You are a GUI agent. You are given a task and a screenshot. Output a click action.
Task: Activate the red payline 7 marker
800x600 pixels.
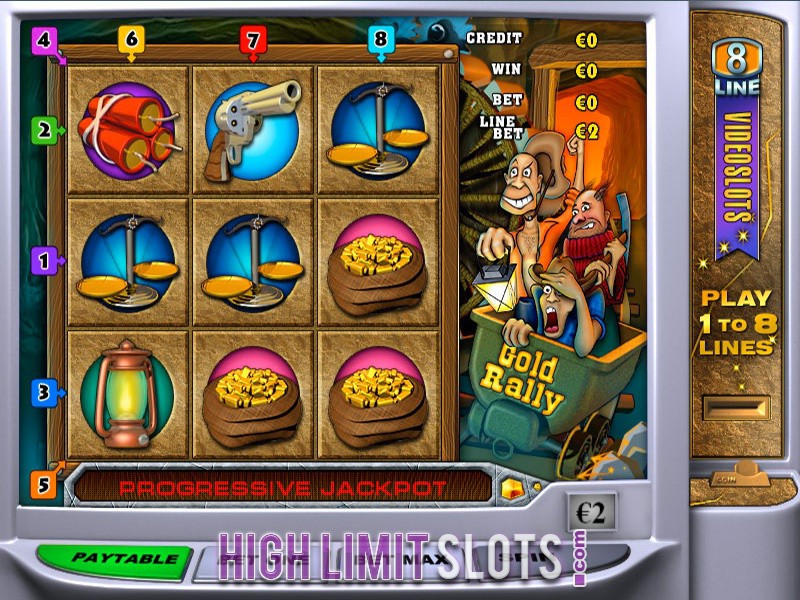tap(253, 40)
